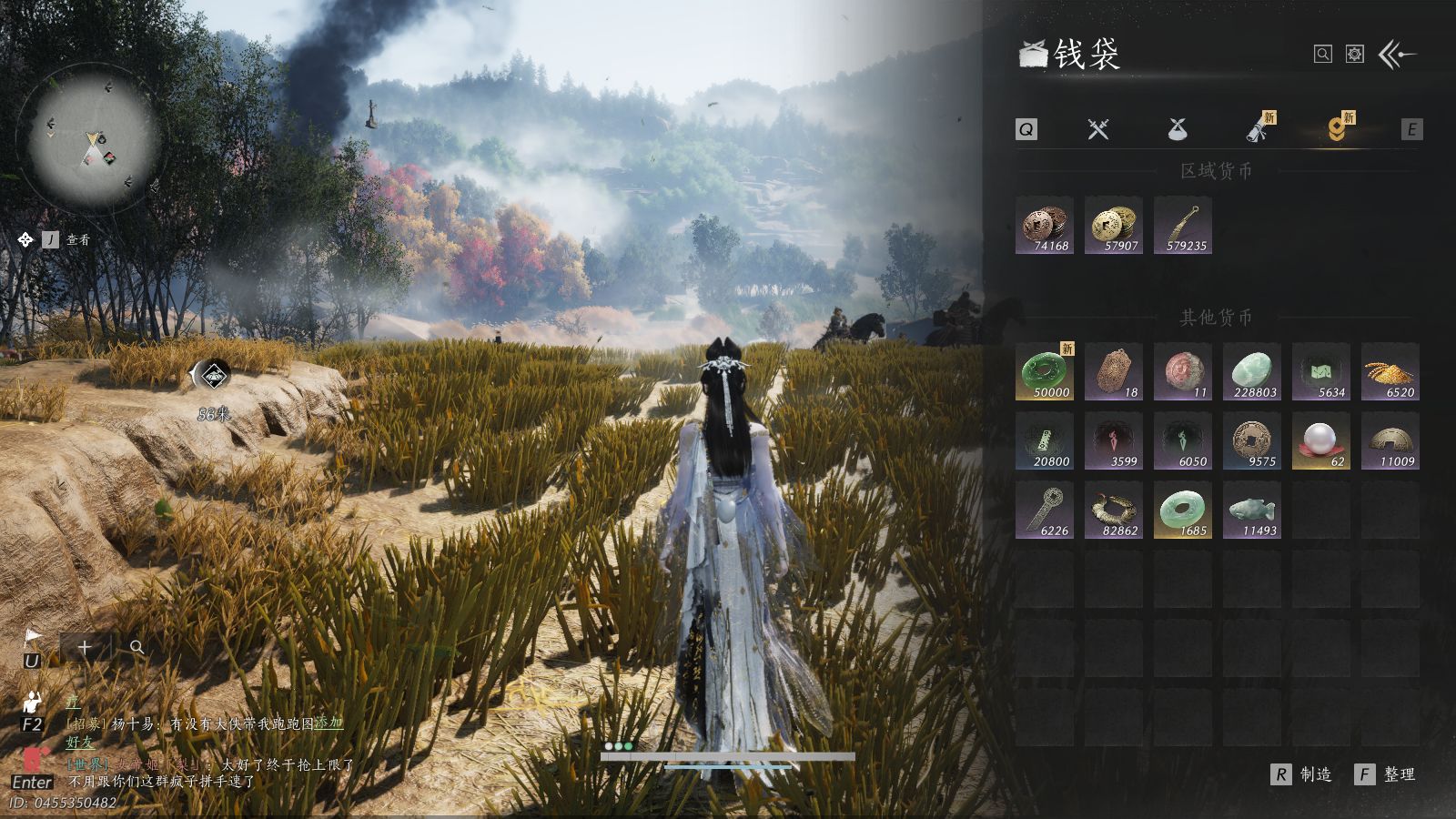
Task: Select the jade fish currency showing 11493
Action: pos(1252,510)
